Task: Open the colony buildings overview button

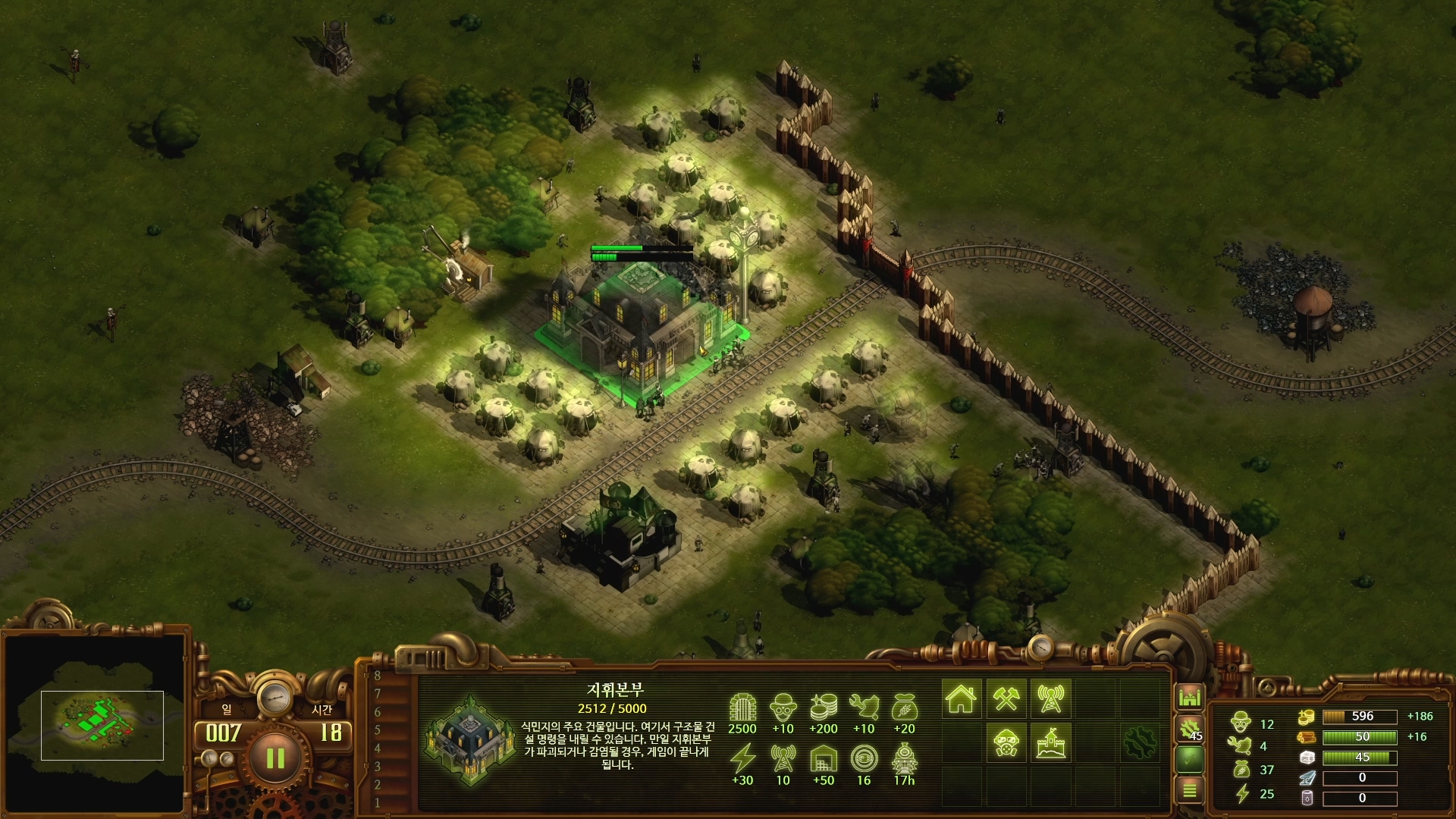Action: point(1190,697)
